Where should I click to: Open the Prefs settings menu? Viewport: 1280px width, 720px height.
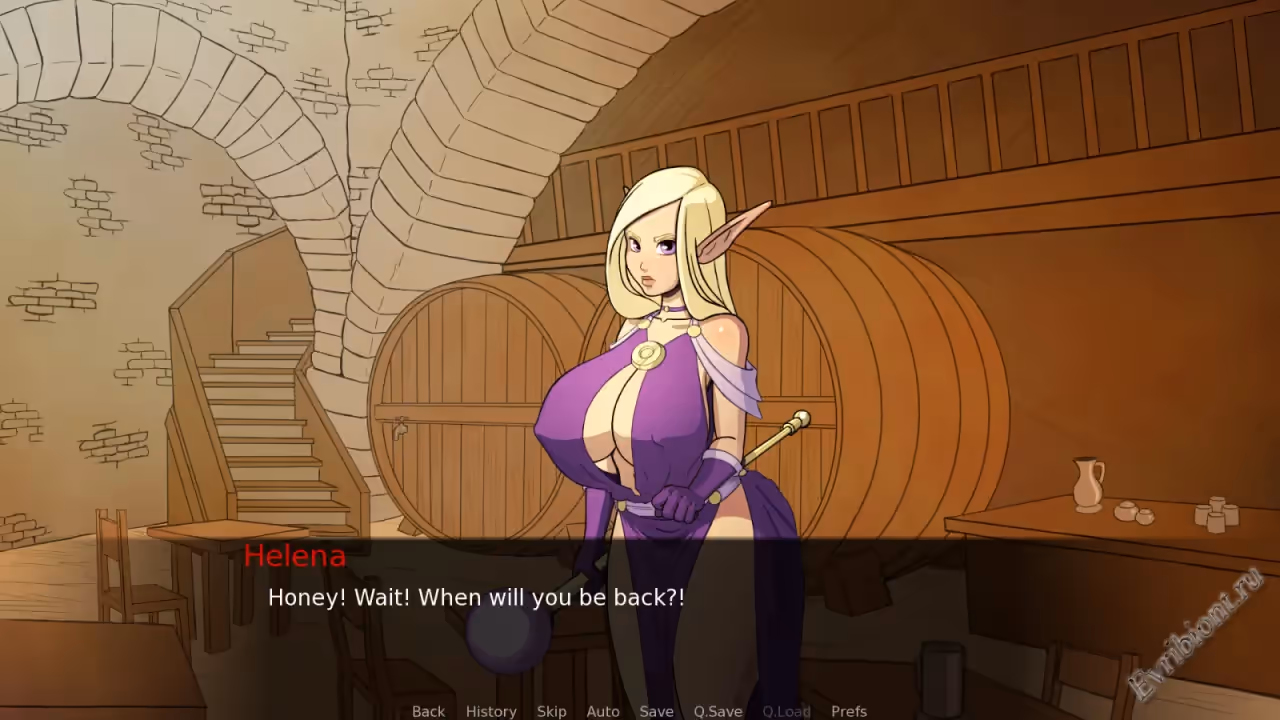(849, 711)
